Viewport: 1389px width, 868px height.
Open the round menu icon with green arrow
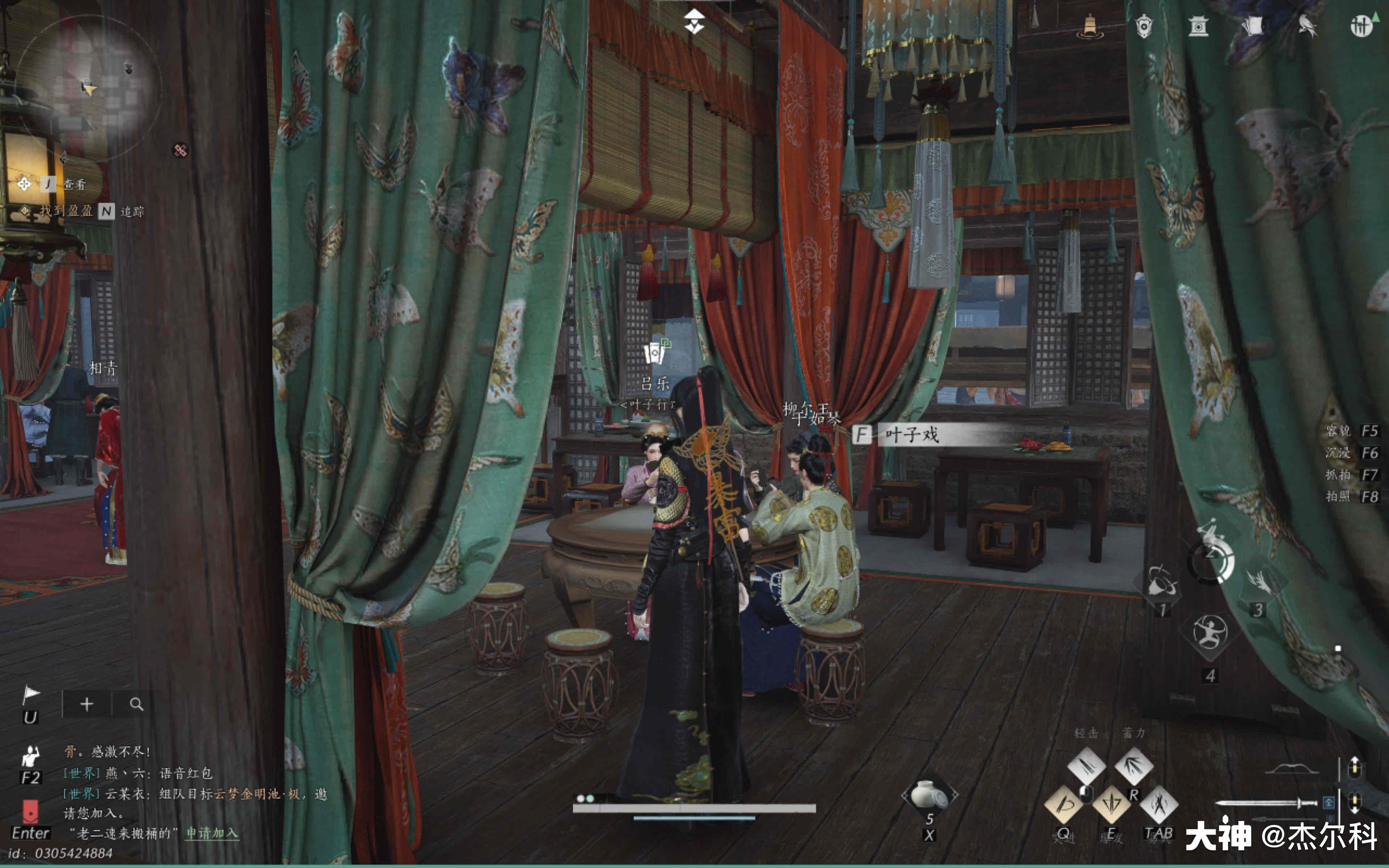1362,26
